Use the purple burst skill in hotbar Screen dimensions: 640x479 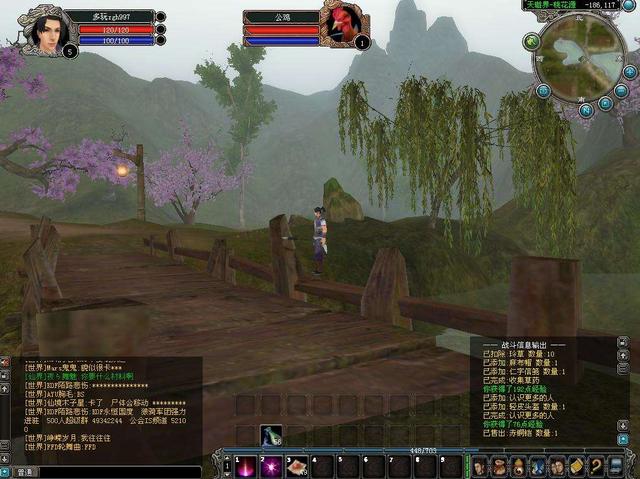[x=270, y=466]
